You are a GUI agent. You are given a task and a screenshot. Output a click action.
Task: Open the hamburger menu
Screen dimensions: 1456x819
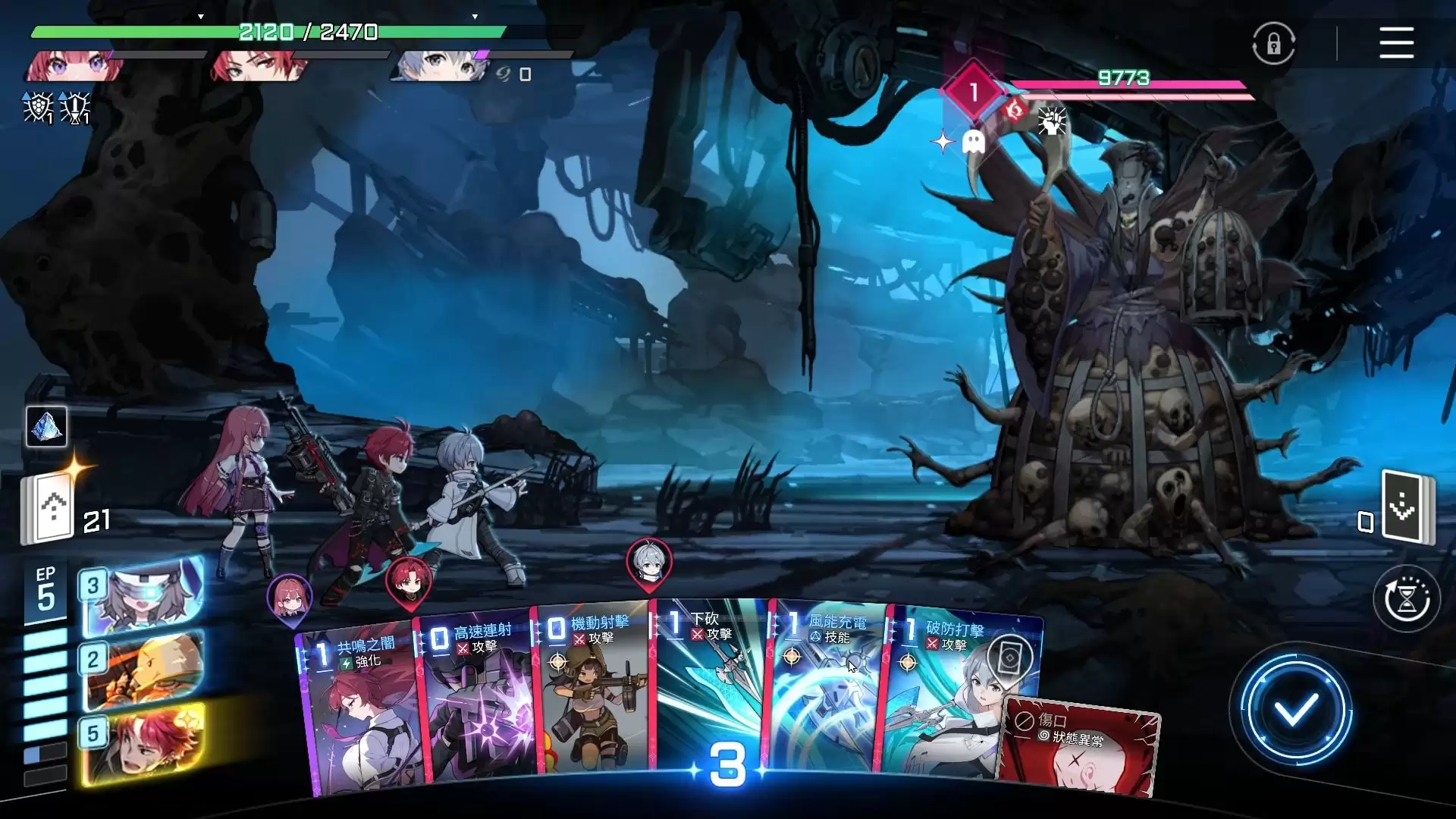pyautogui.click(x=1396, y=42)
